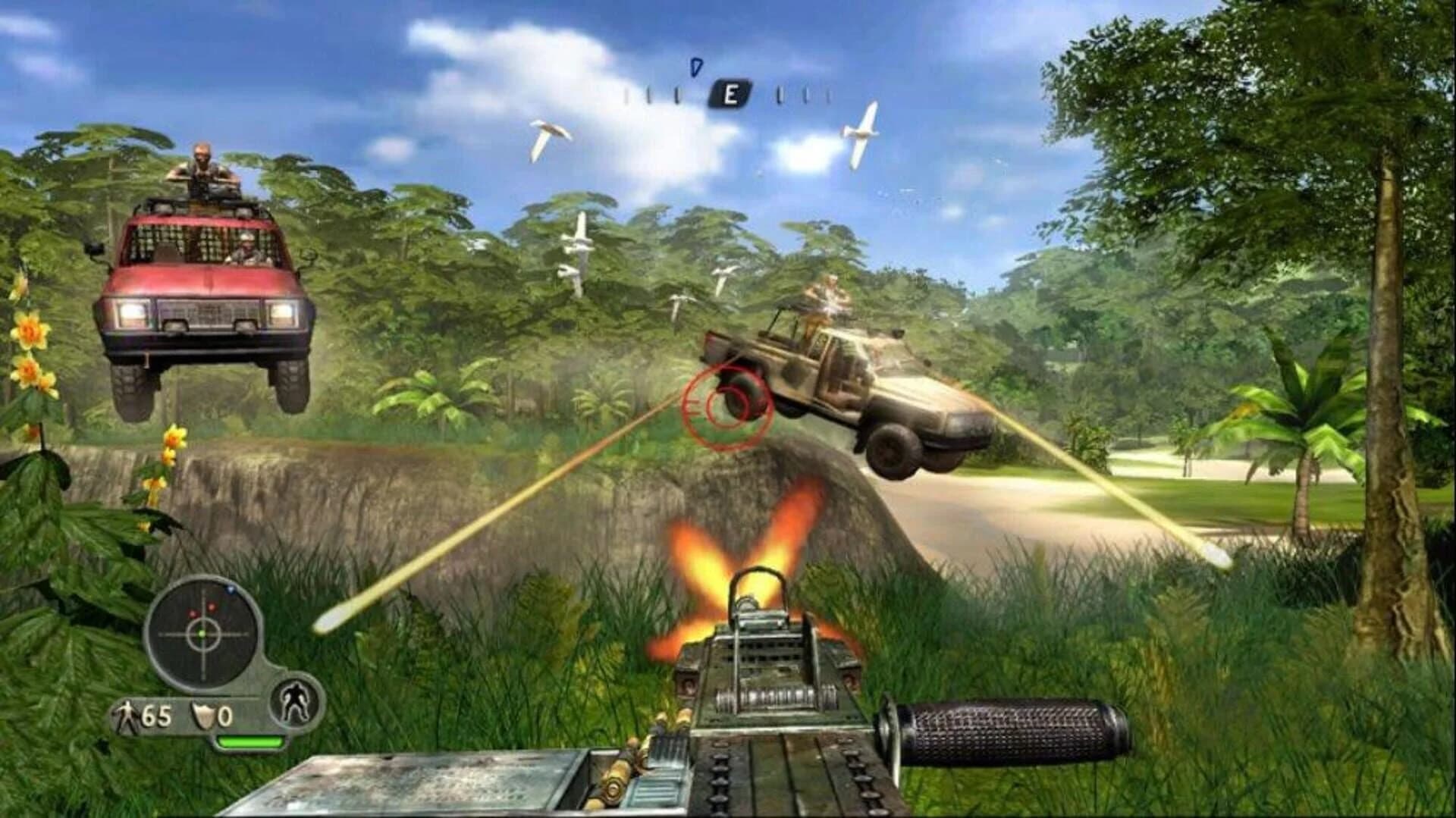Click the blue waypoint dot on the radar edge
The width and height of the screenshot is (1456, 818).
point(231,590)
